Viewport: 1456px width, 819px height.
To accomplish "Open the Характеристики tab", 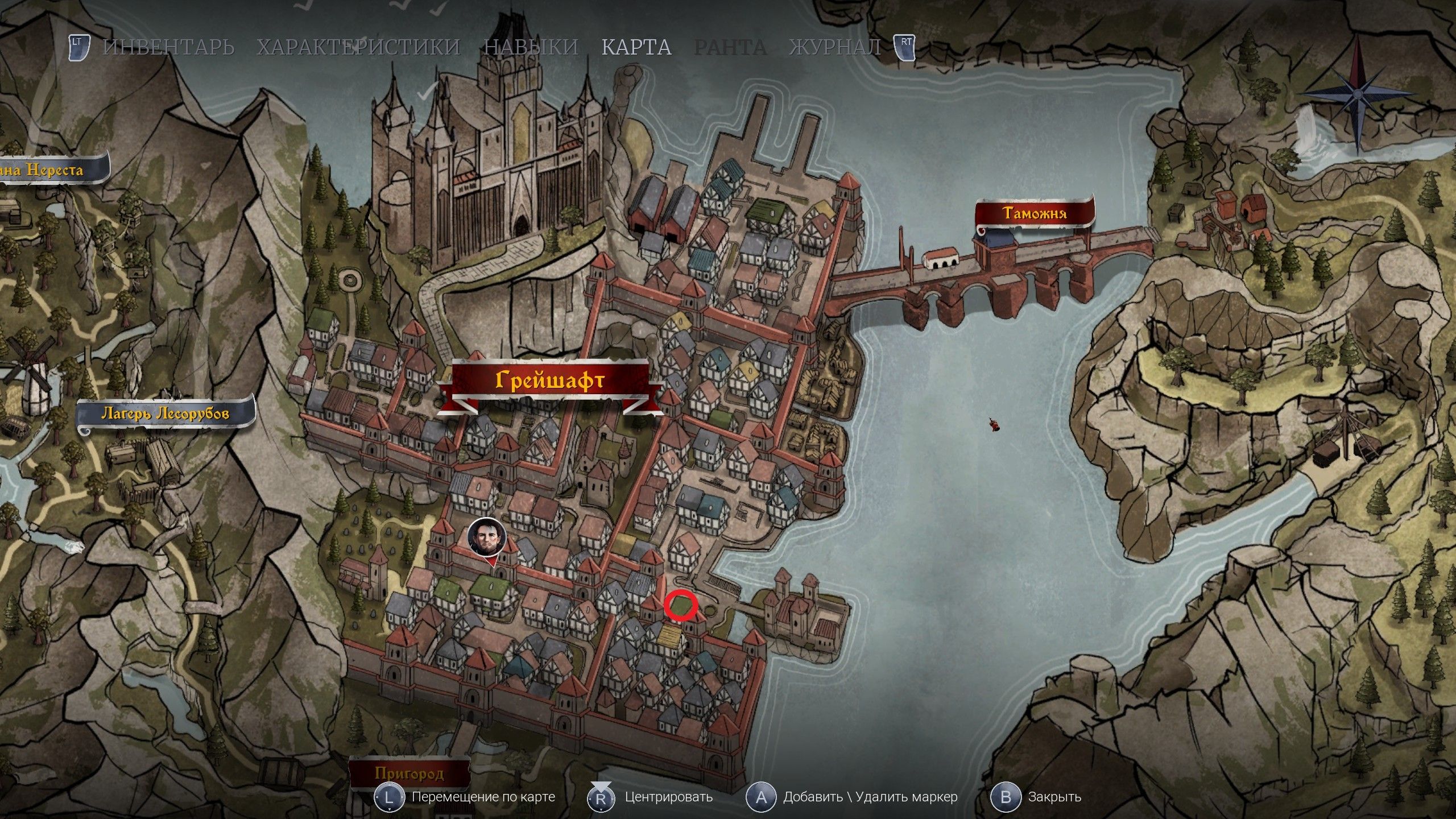I will [358, 47].
